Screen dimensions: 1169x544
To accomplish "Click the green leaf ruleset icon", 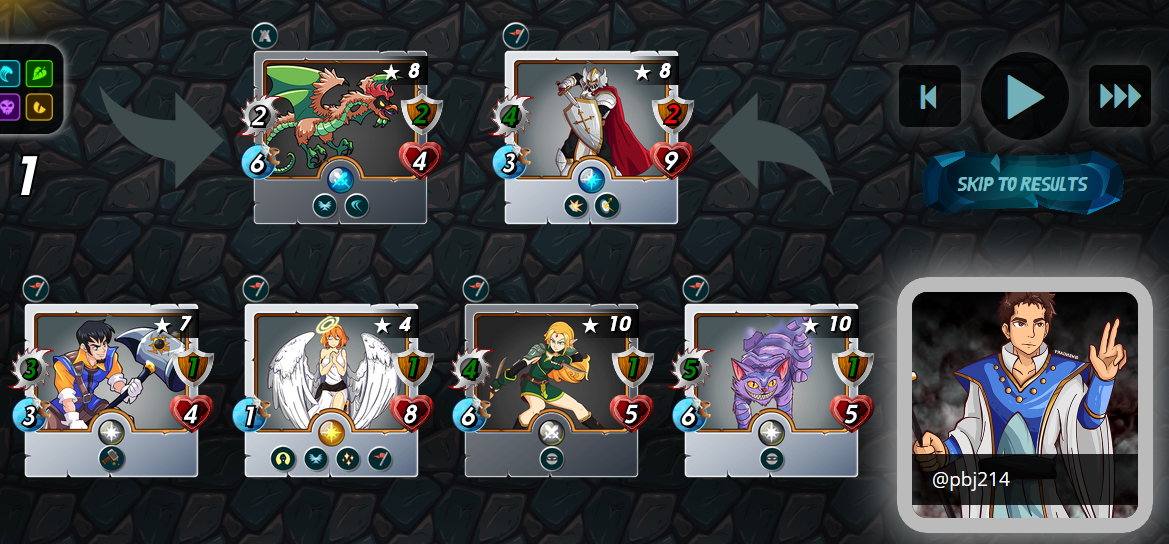I will pos(39,73).
